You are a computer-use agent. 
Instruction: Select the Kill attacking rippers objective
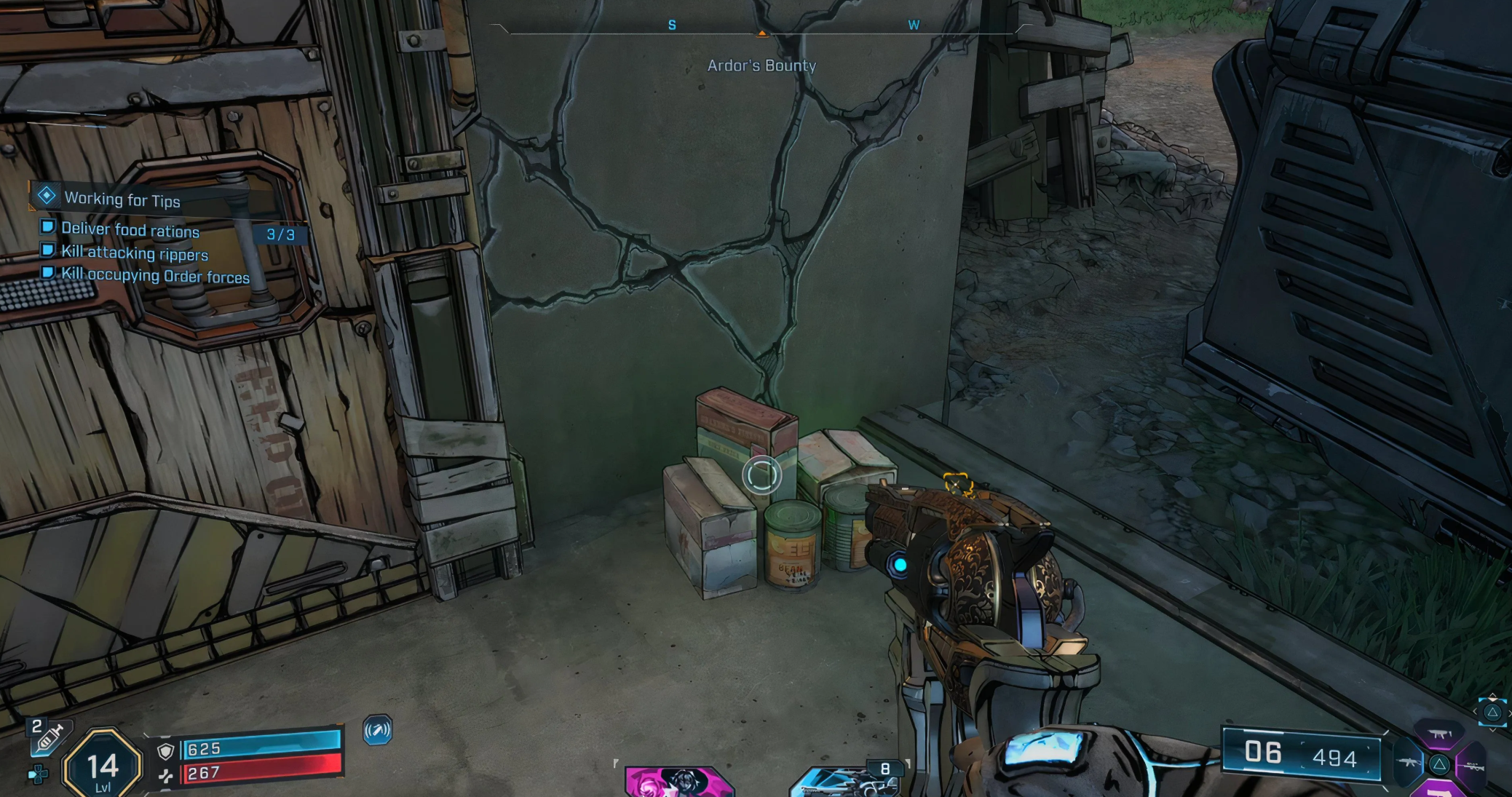coord(134,253)
